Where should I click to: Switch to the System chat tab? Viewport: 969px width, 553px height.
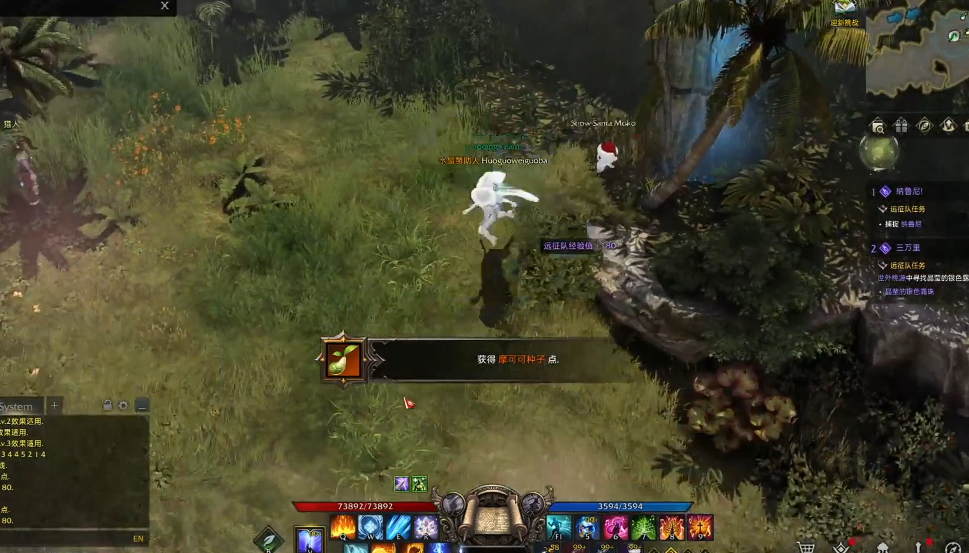coord(17,406)
